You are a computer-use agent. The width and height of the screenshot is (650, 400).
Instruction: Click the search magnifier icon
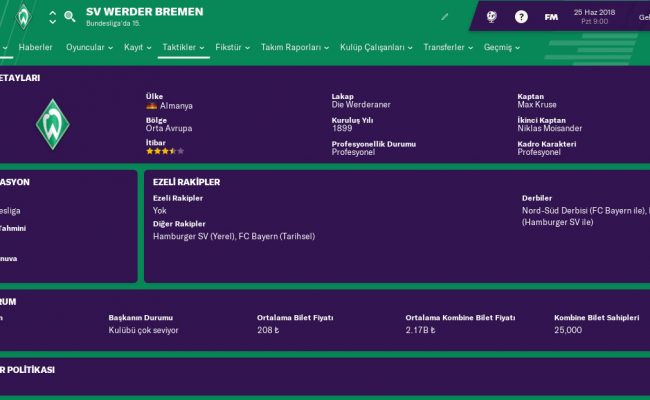(x=70, y=17)
